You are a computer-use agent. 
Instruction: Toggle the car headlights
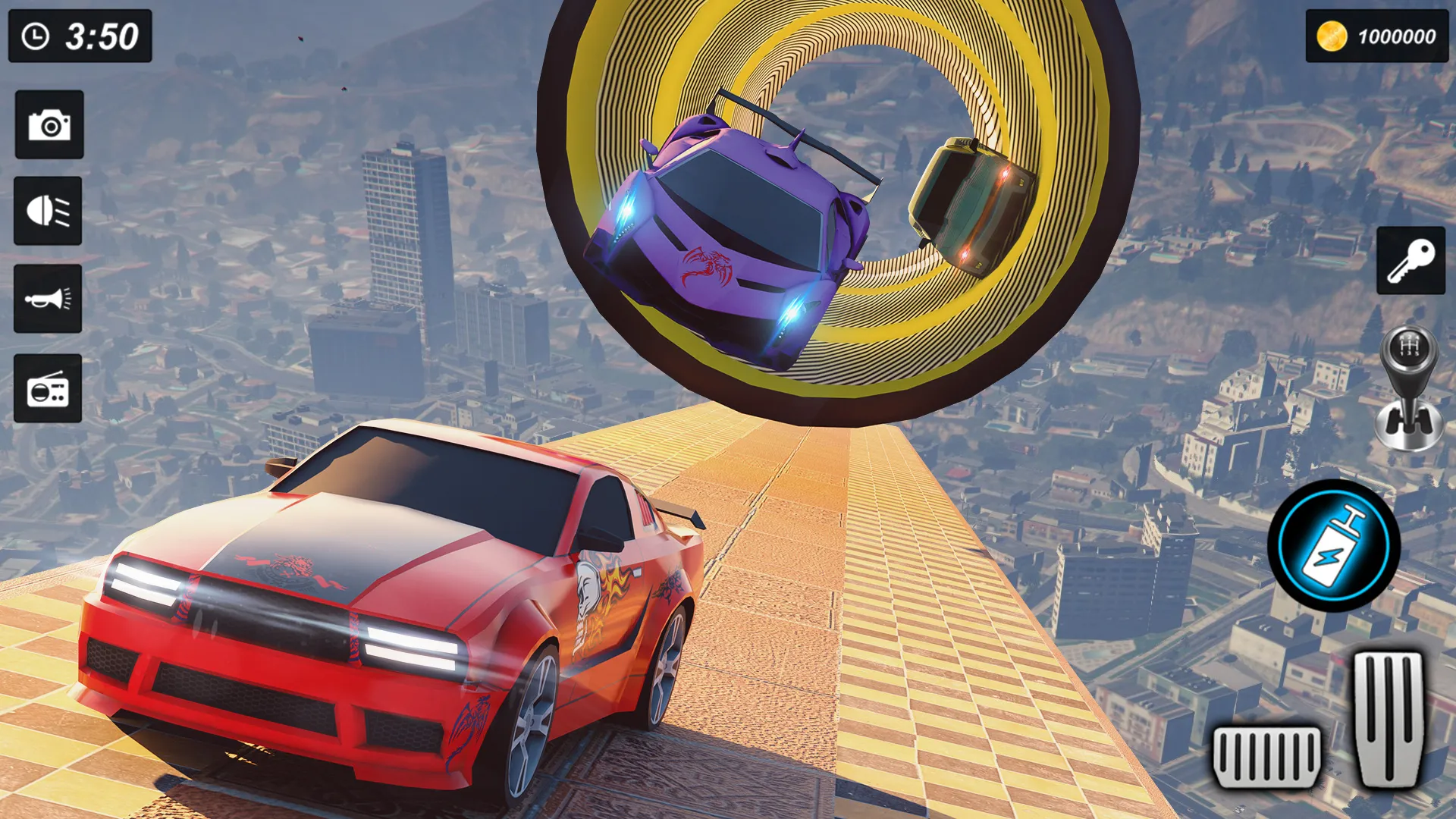[48, 211]
